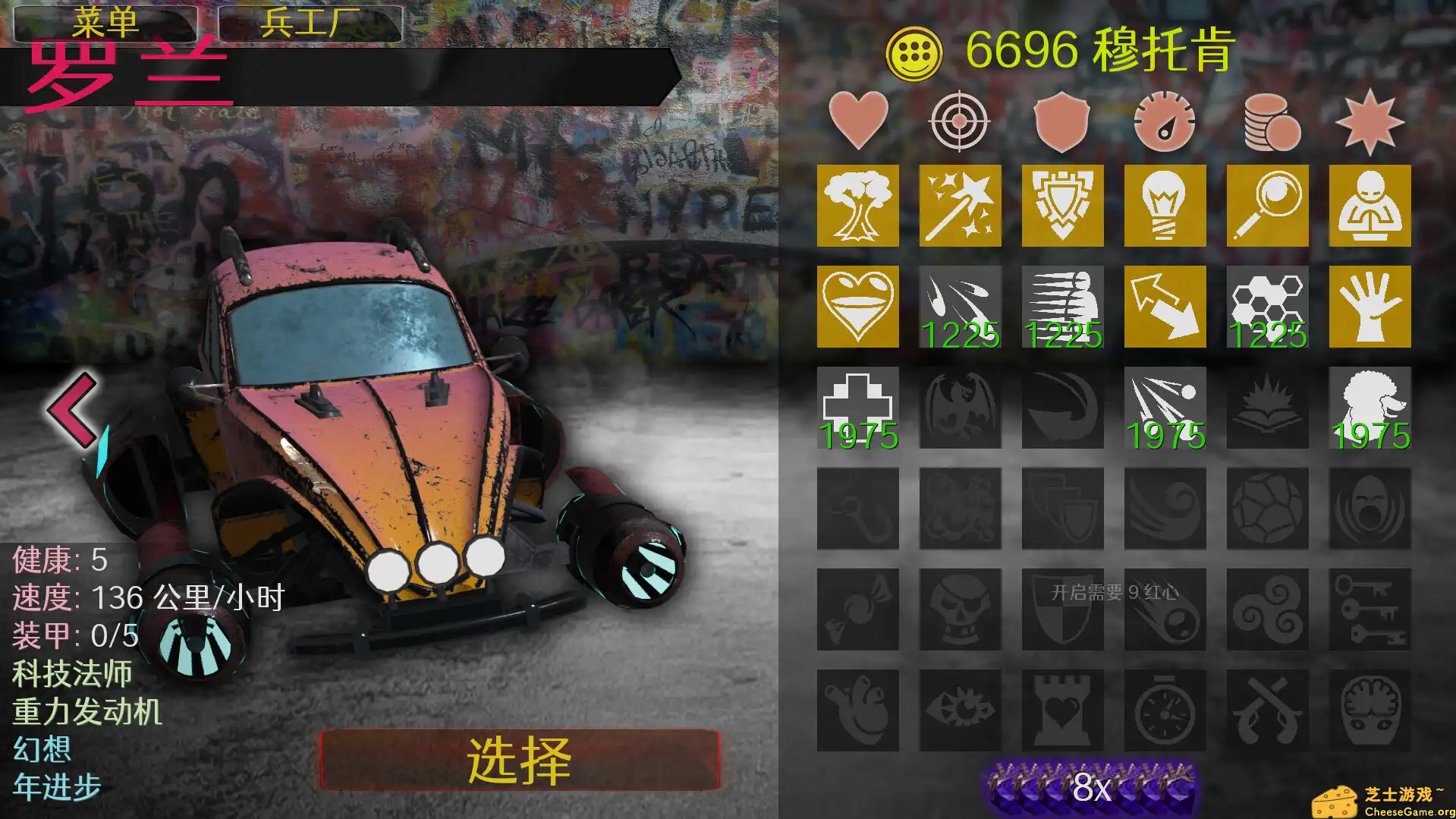This screenshot has height=819, width=1456.
Task: Select the lightbulb upgrade tile
Action: [1165, 205]
